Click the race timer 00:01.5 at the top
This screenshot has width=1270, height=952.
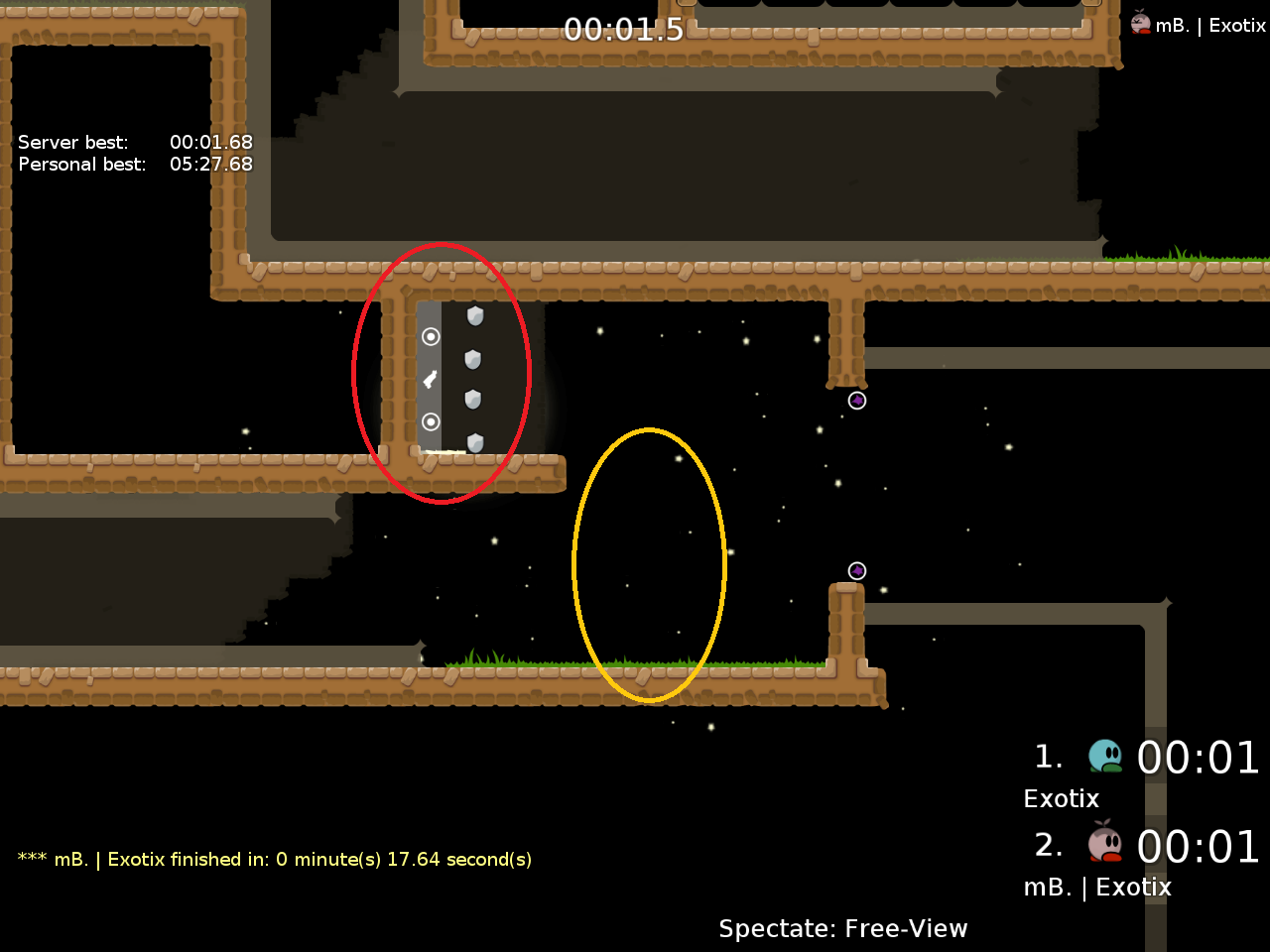pos(624,30)
